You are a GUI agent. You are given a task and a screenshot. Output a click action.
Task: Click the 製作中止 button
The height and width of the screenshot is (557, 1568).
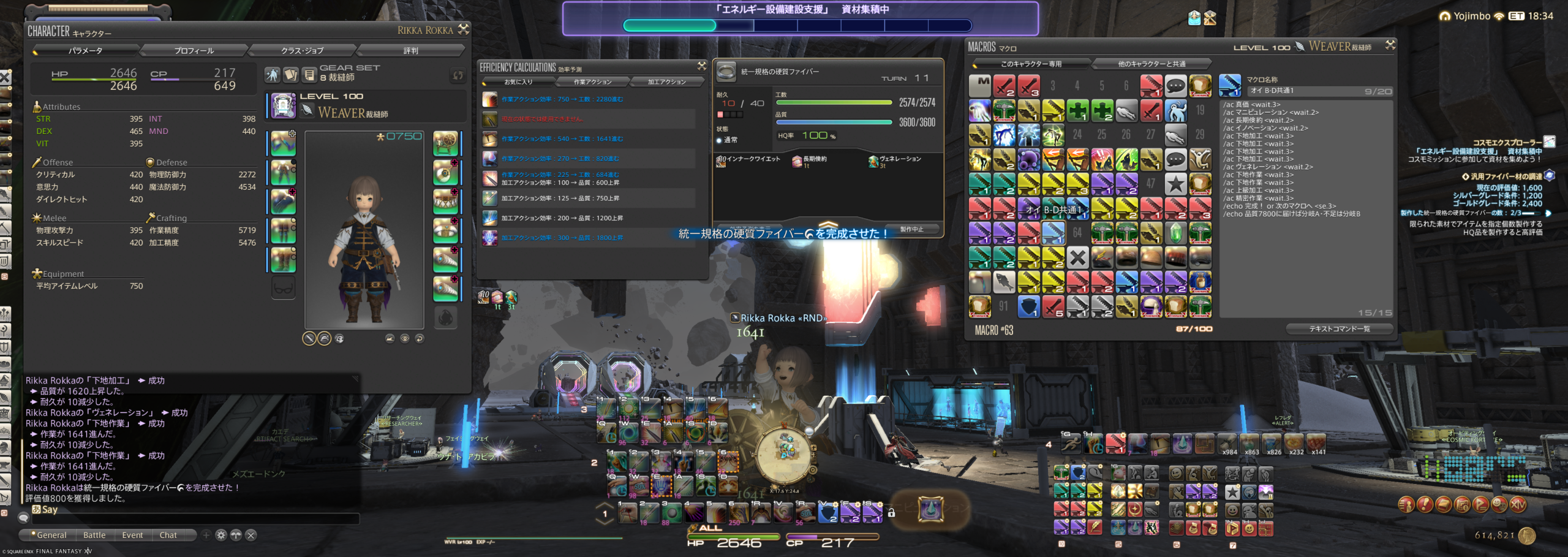(911, 229)
